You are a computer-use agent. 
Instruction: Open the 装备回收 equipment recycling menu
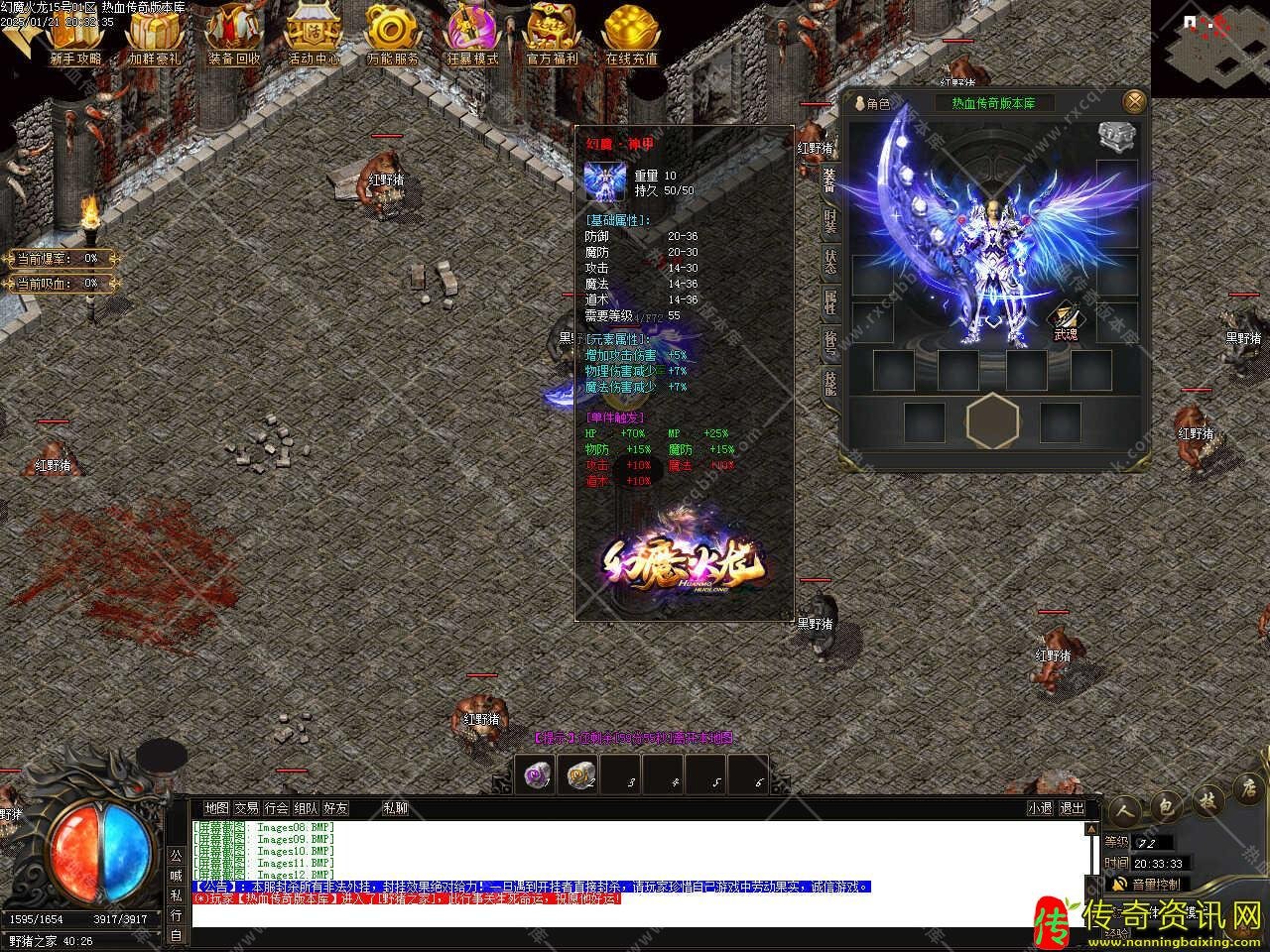[x=234, y=33]
